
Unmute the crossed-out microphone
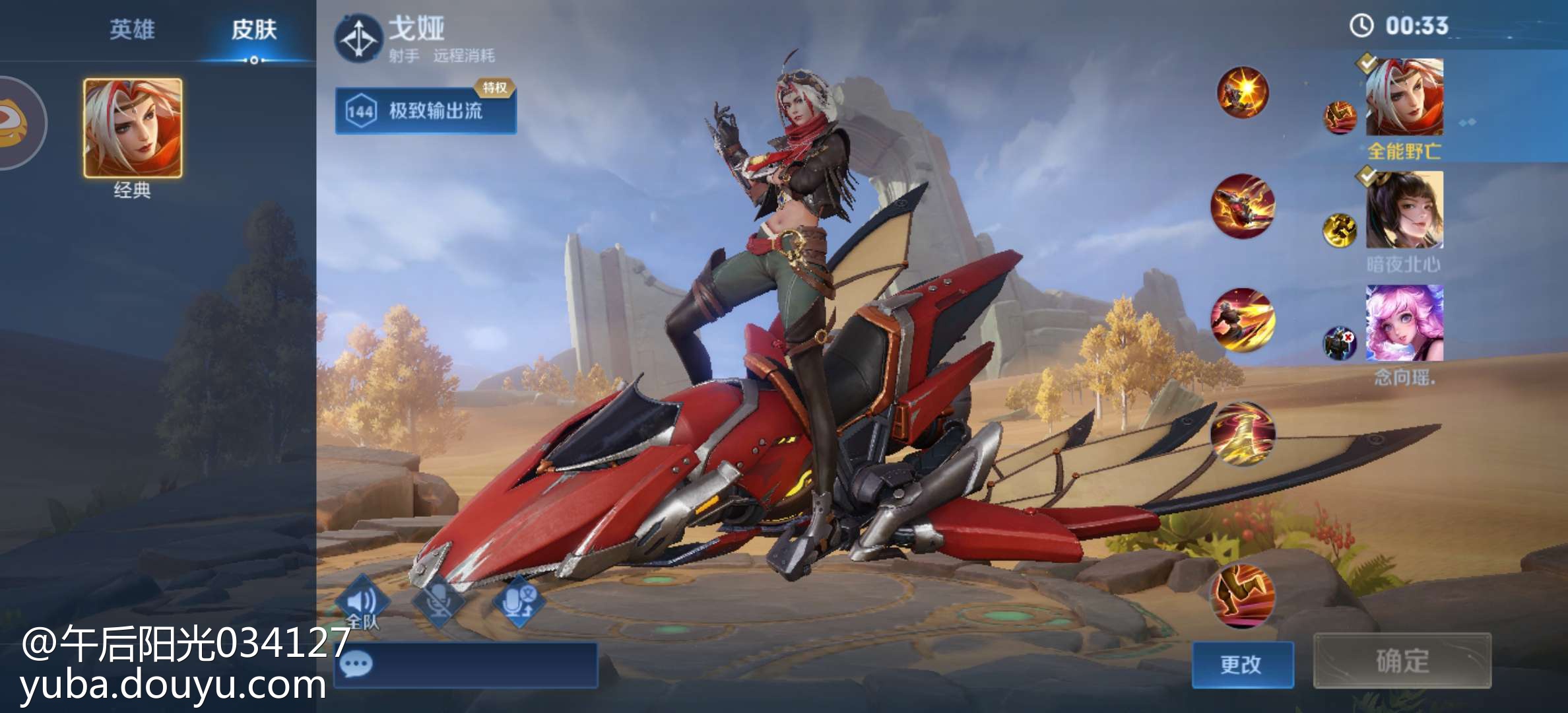439,602
